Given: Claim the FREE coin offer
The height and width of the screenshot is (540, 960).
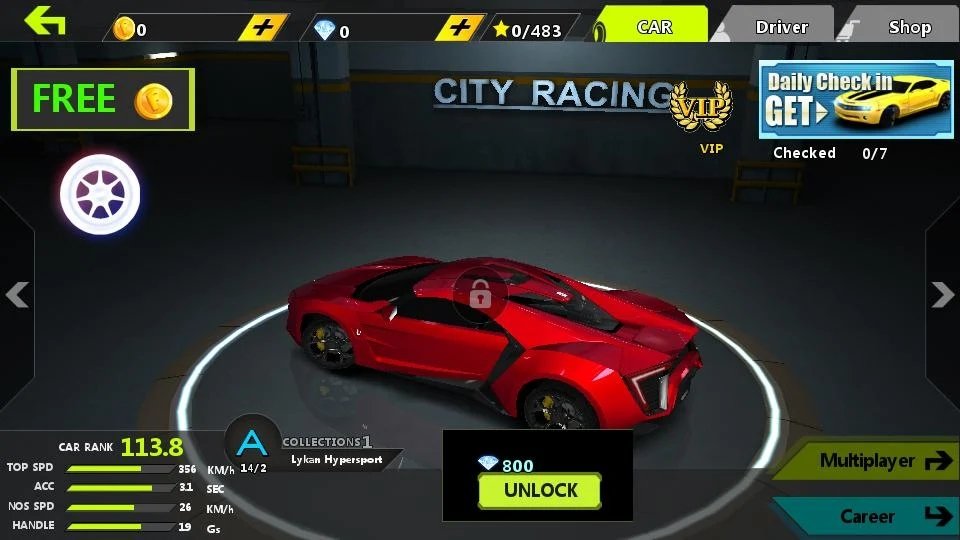Looking at the screenshot, I should pos(103,99).
